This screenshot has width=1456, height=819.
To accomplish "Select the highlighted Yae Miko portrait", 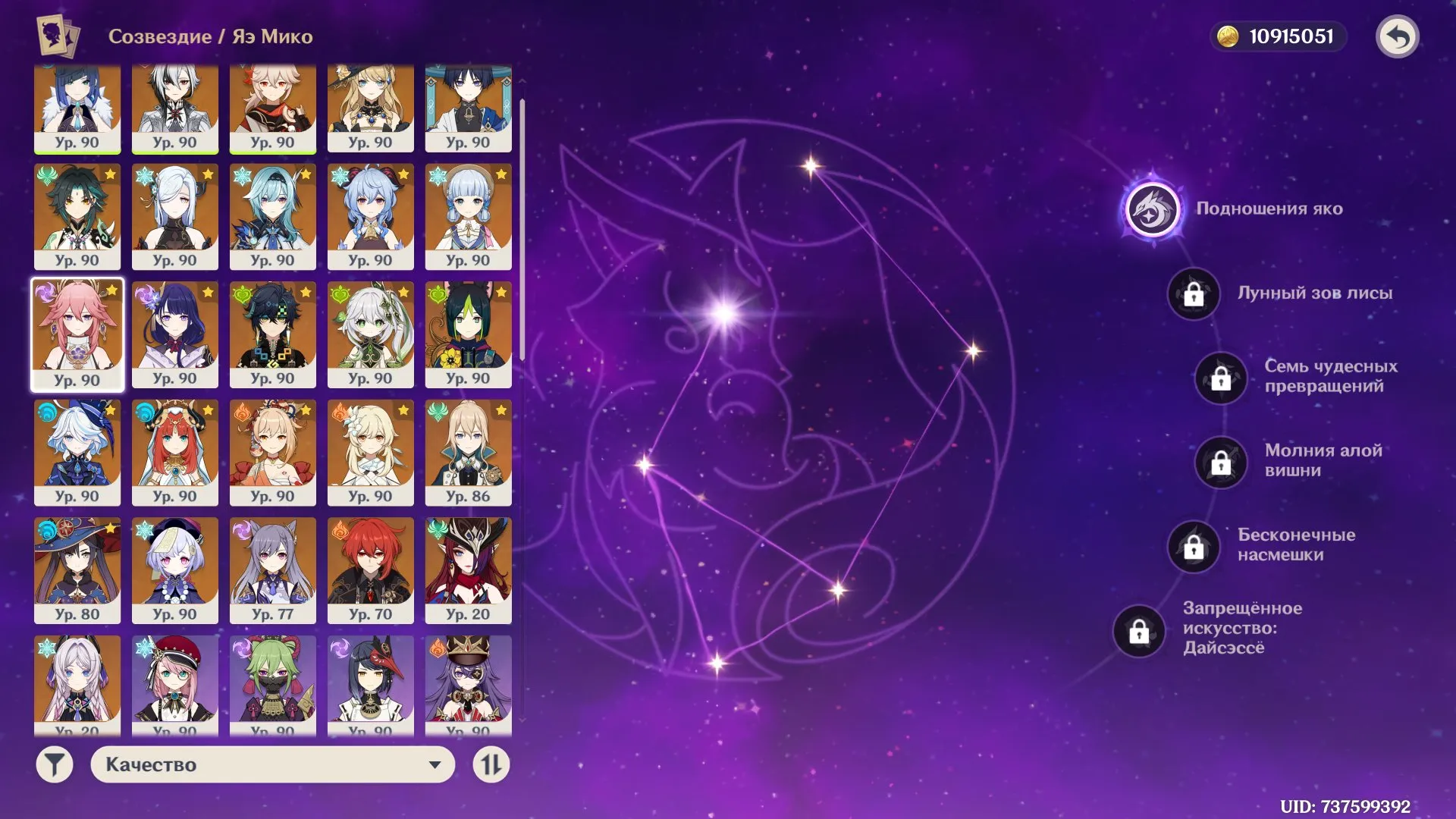I will point(77,334).
